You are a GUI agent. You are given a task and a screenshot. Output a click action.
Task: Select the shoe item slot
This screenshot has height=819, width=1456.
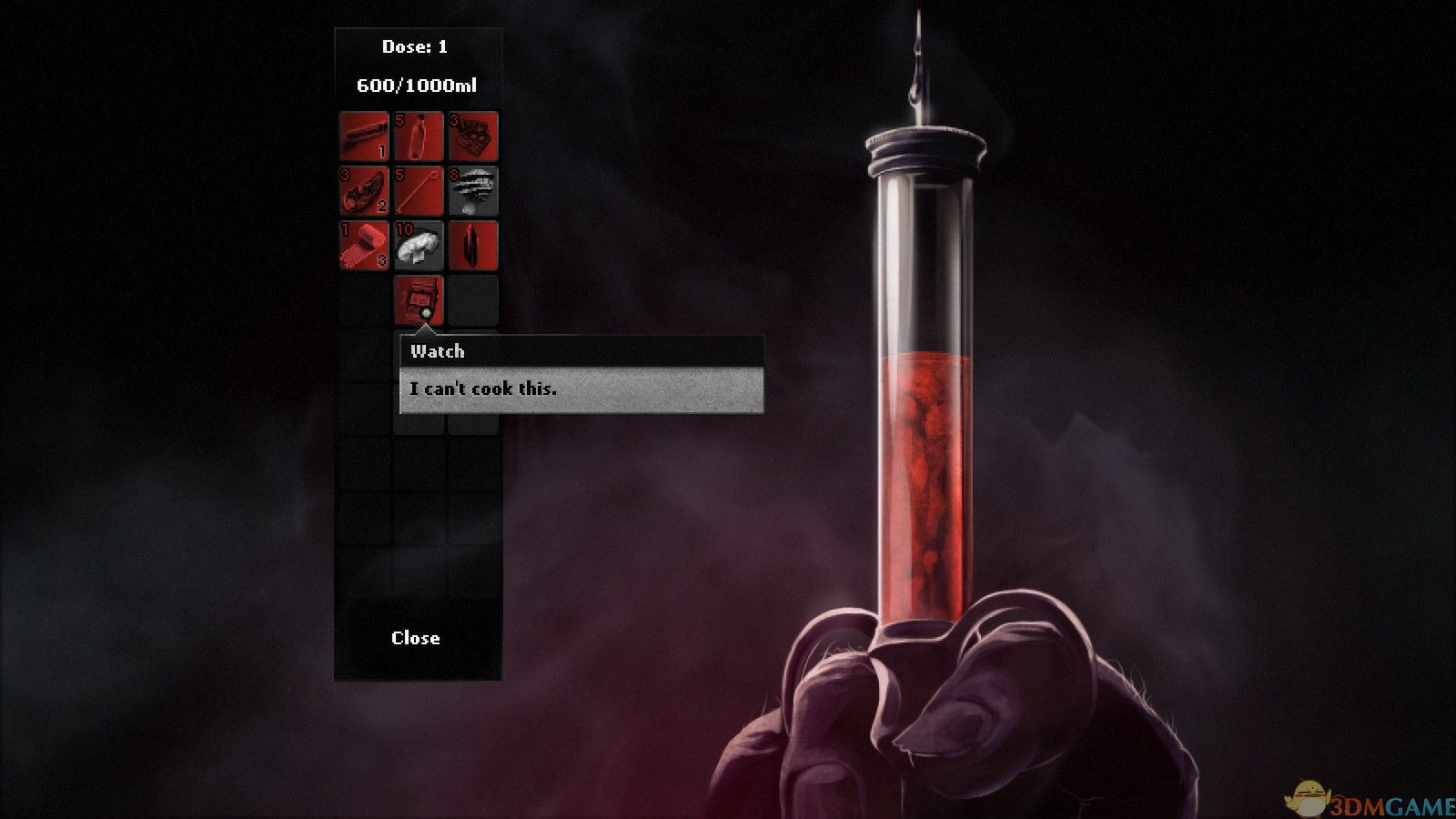pyautogui.click(x=364, y=191)
